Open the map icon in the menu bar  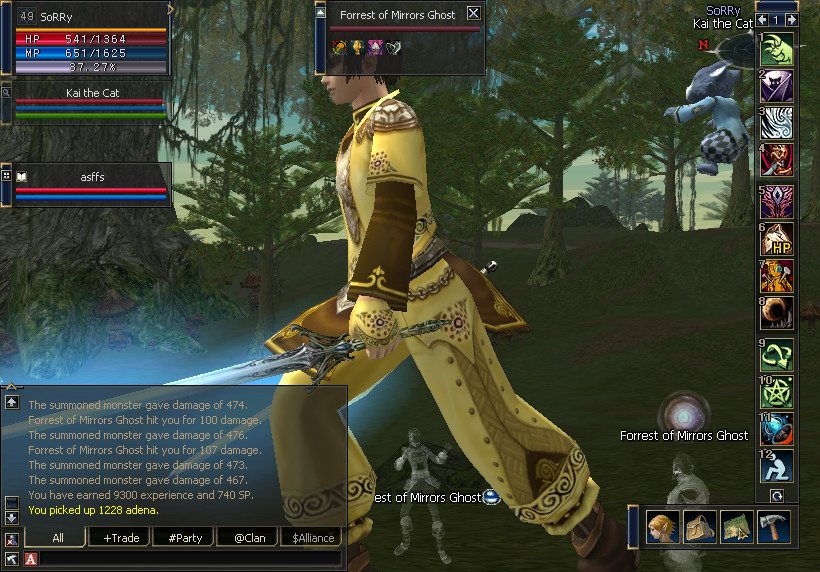(736, 526)
